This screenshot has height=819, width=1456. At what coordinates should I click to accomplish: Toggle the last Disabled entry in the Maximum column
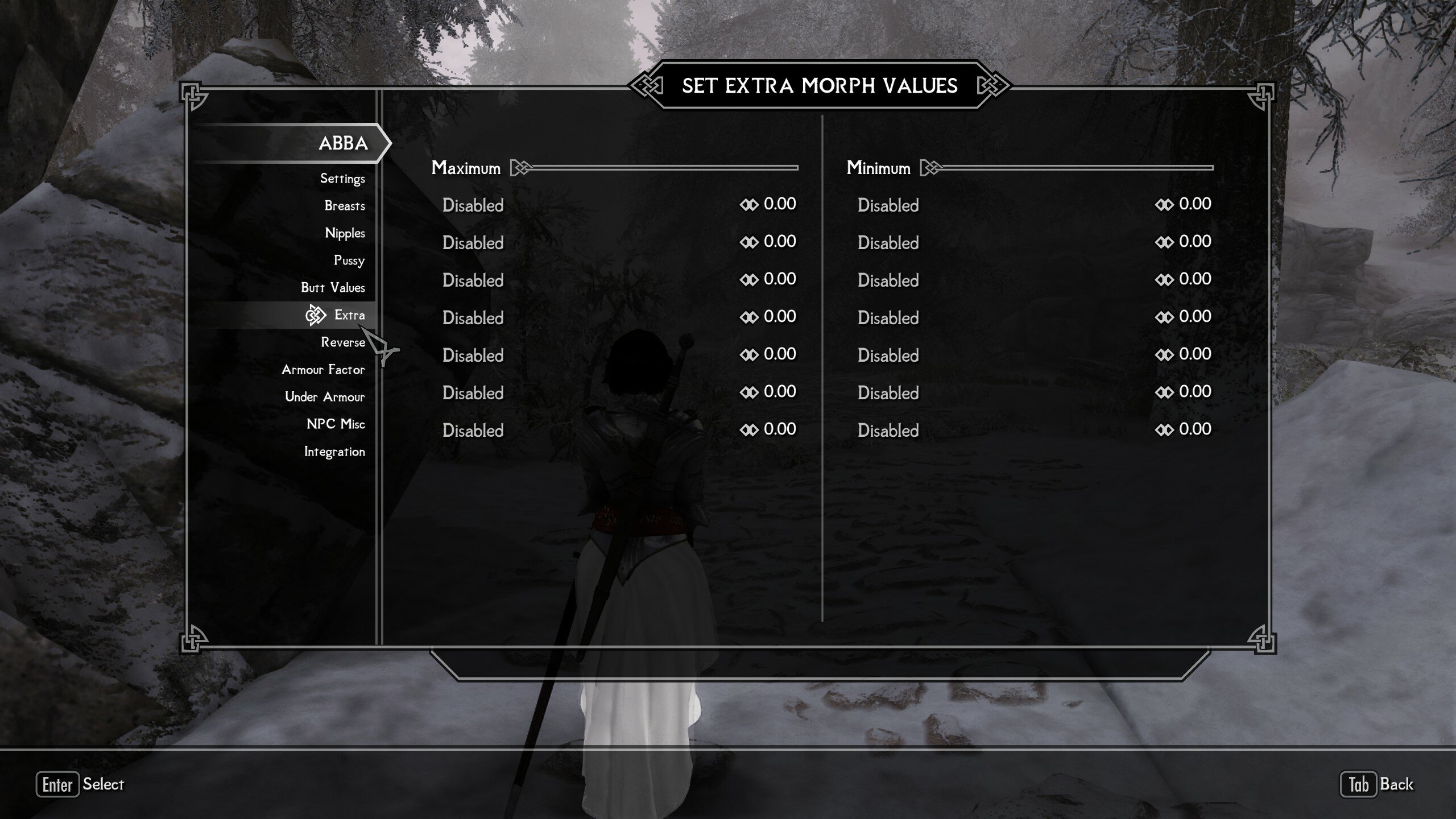pos(473,431)
